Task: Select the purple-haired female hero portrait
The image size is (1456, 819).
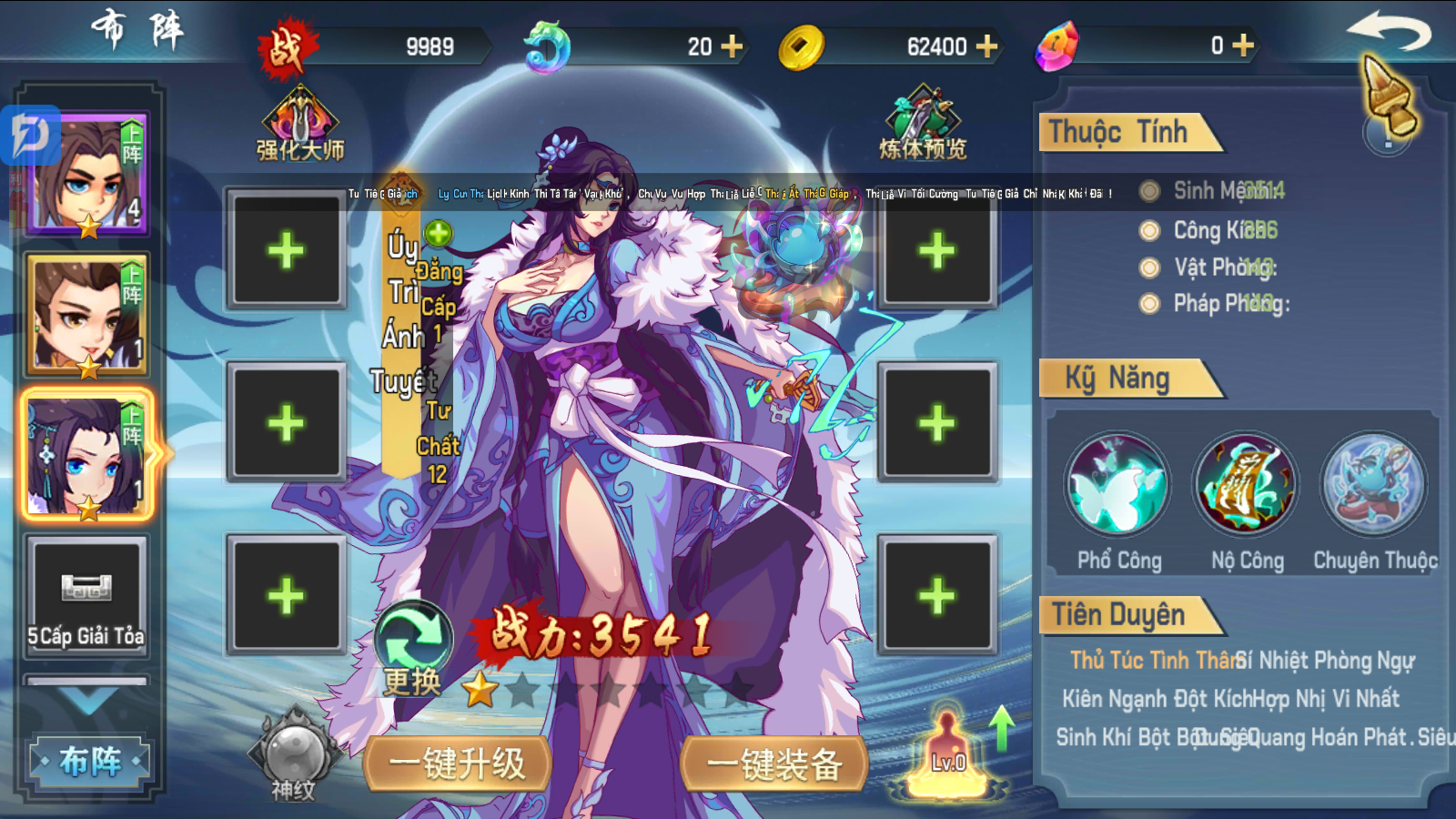Action: [87, 455]
